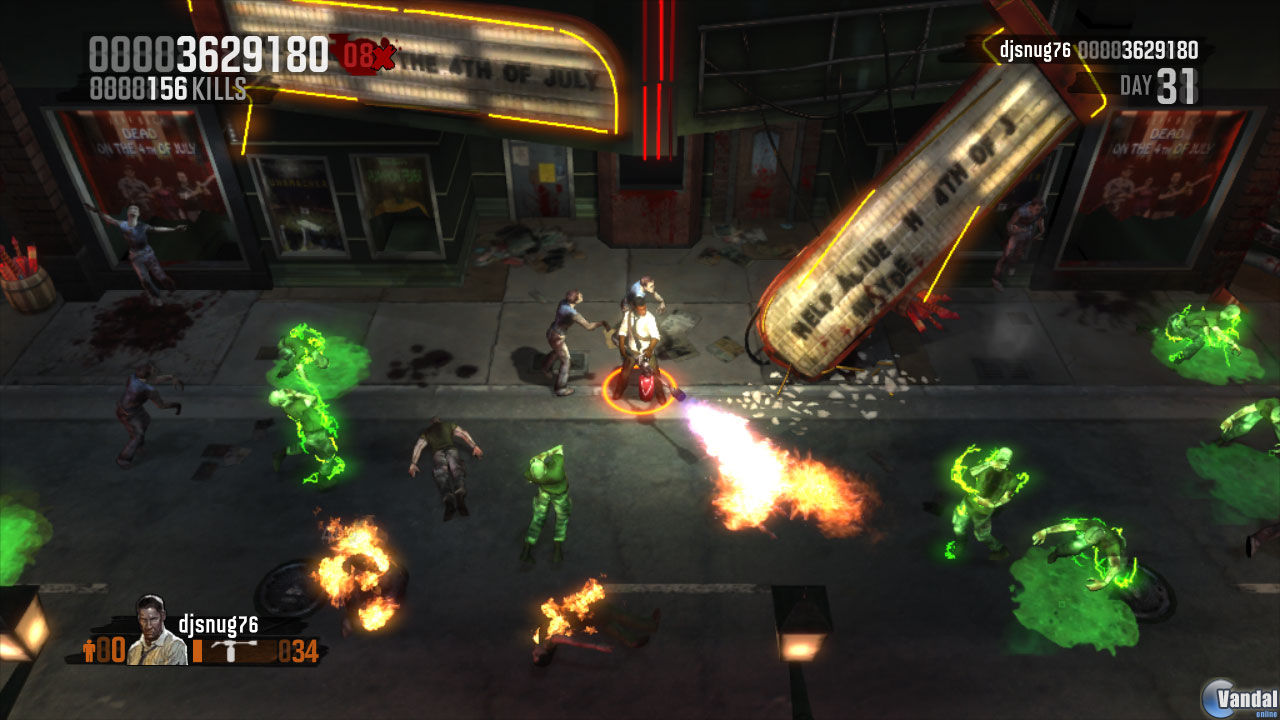
Task: Click the djsnug76 character portrait
Action: (x=150, y=635)
